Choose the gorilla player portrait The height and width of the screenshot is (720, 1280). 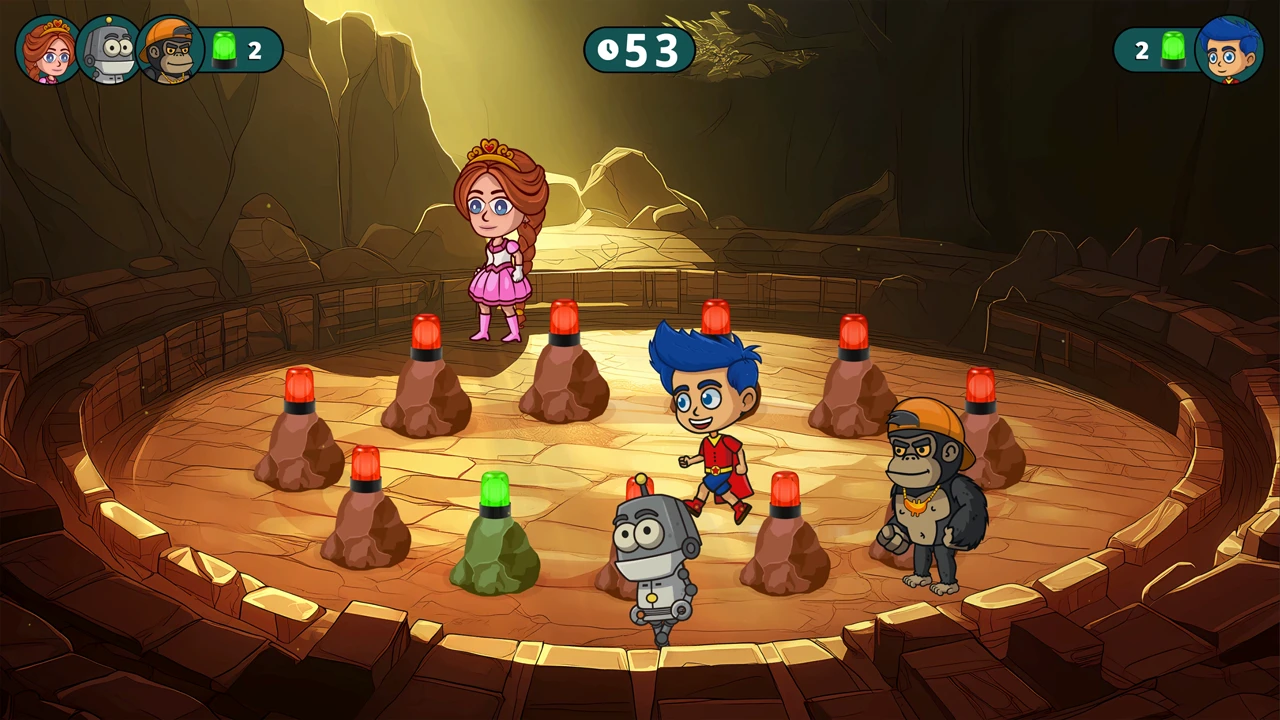point(169,50)
